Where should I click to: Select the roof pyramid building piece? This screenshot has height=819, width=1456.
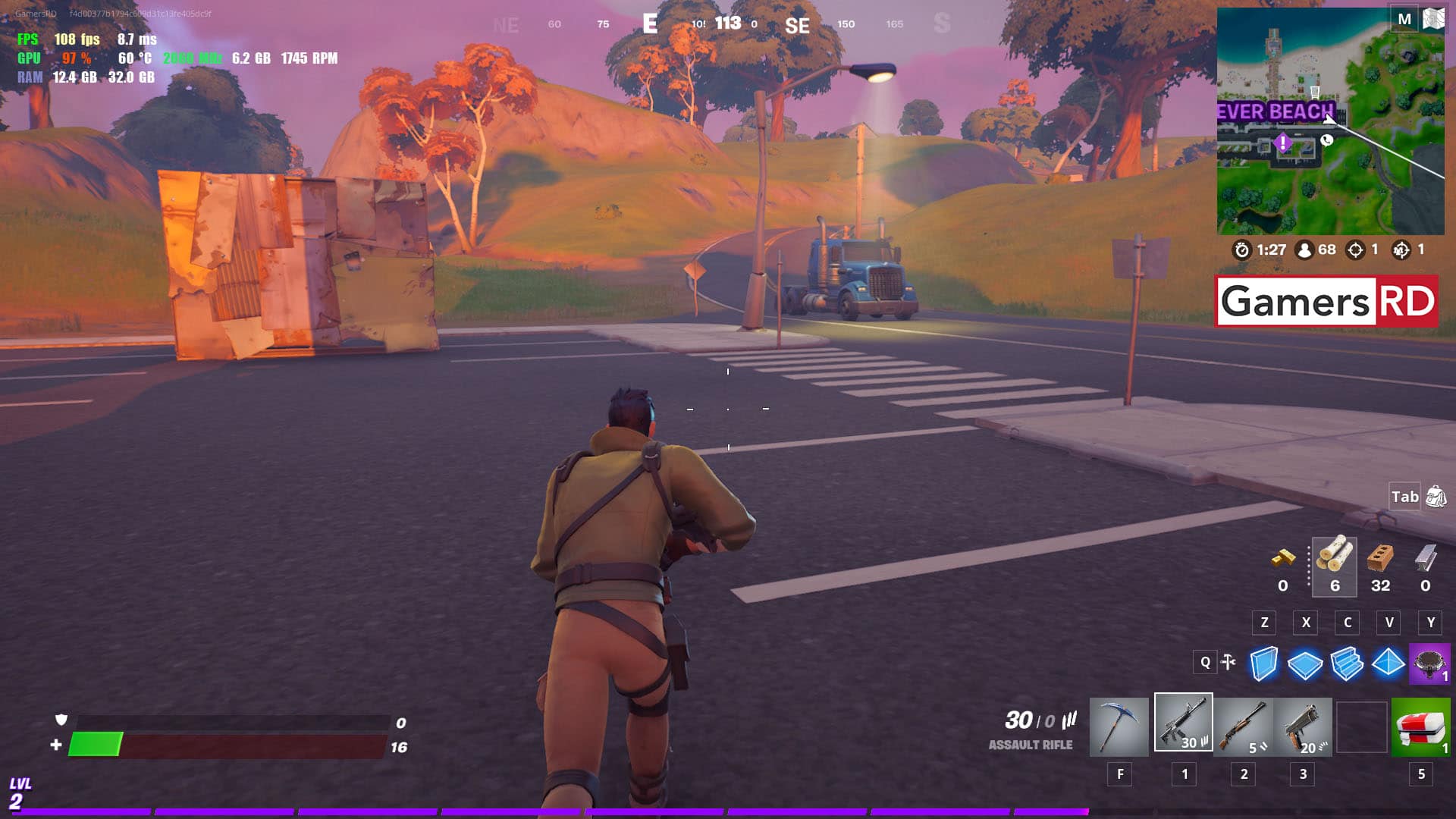coord(1389,663)
